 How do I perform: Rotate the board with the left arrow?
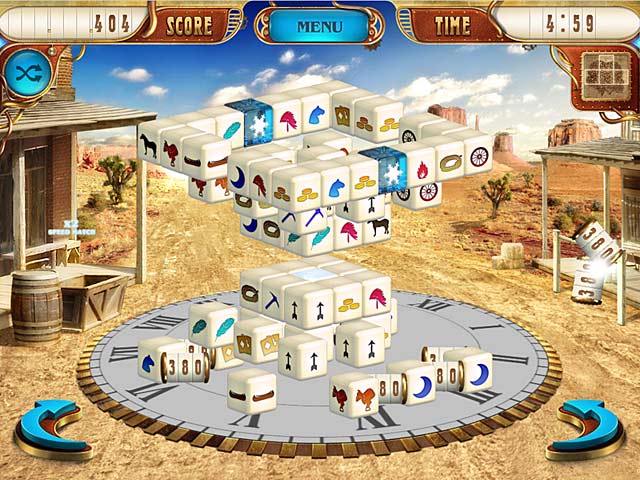tap(53, 426)
